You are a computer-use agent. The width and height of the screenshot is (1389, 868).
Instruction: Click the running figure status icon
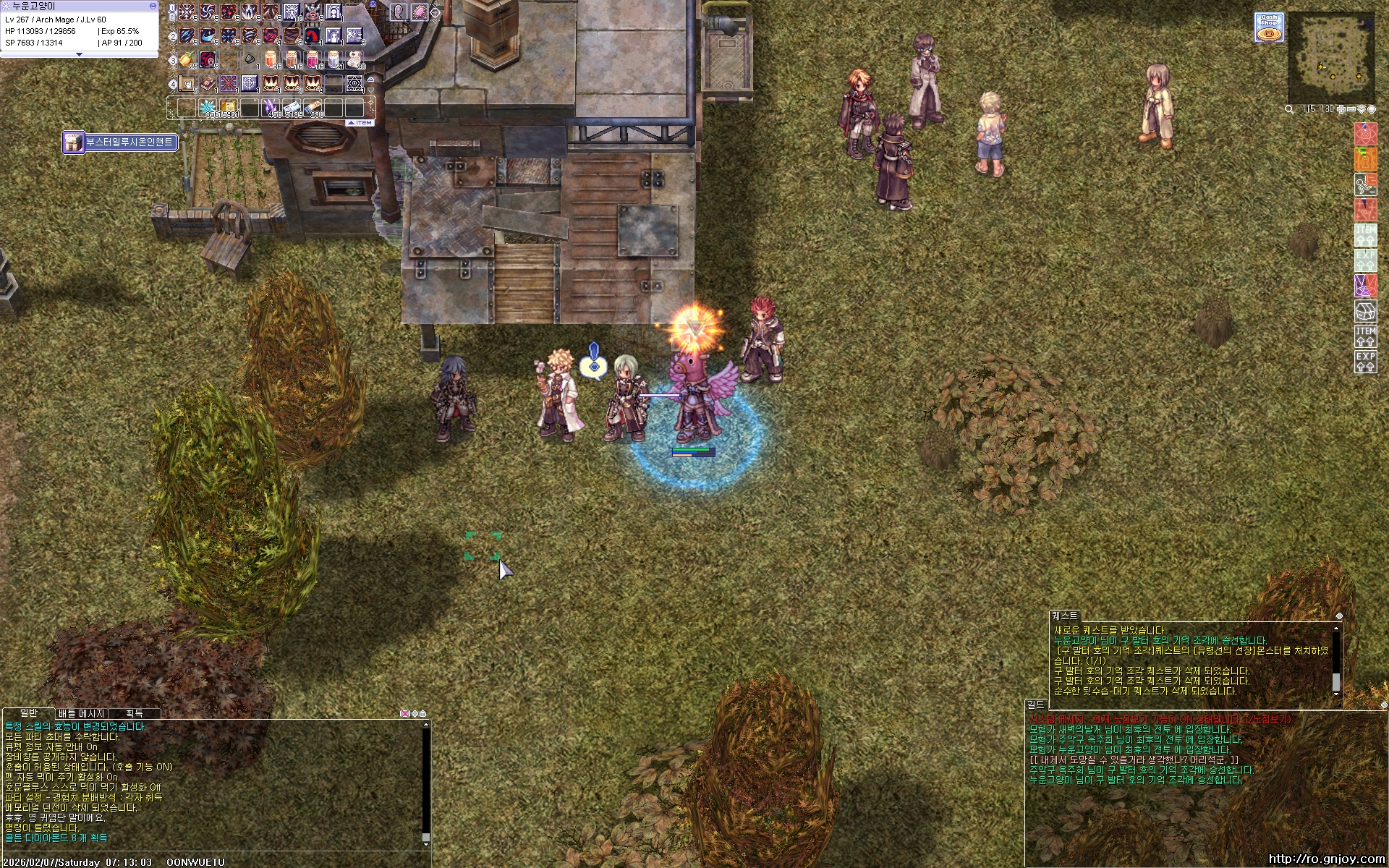[1365, 185]
